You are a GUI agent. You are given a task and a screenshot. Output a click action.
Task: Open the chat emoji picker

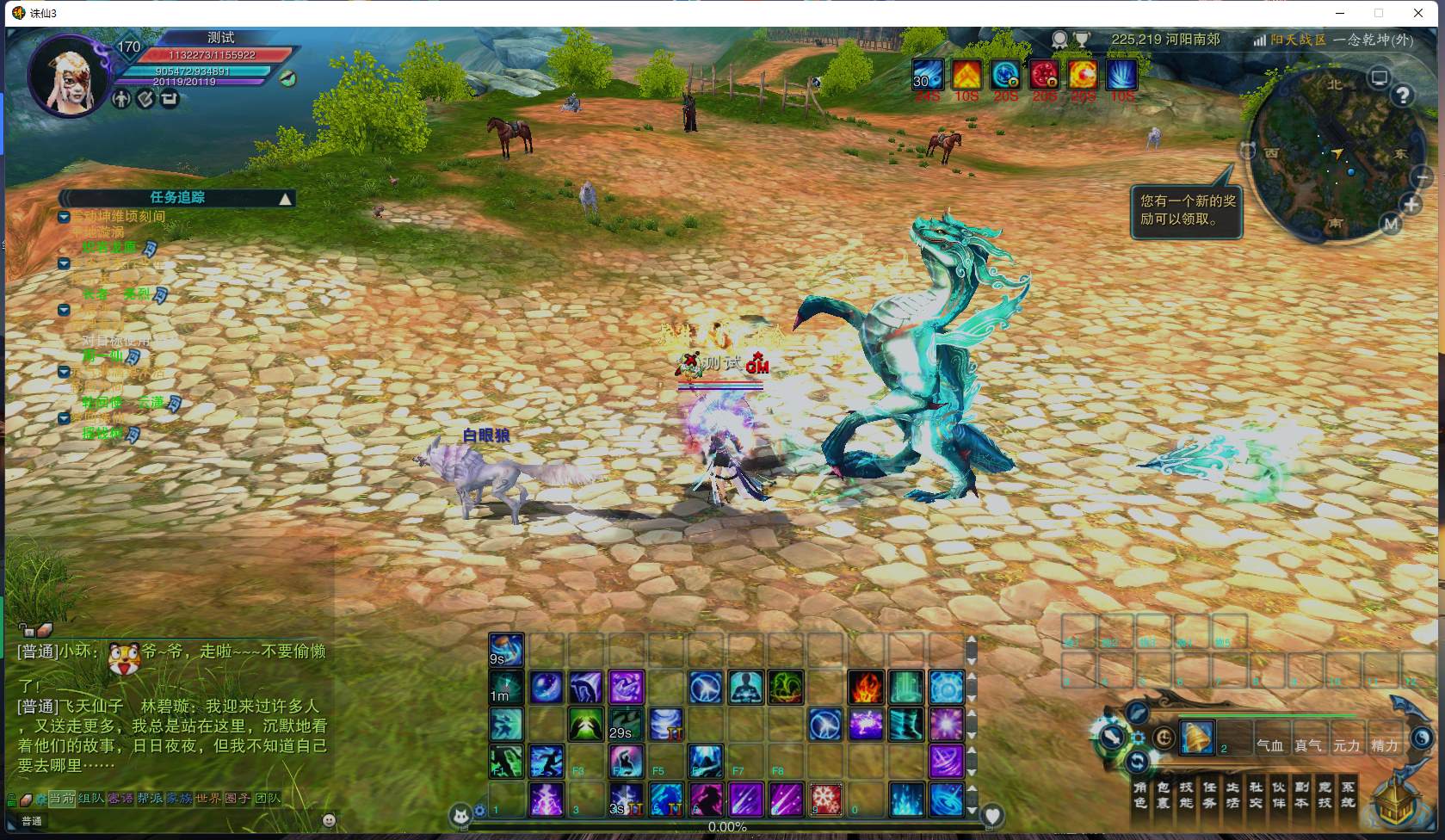(328, 820)
